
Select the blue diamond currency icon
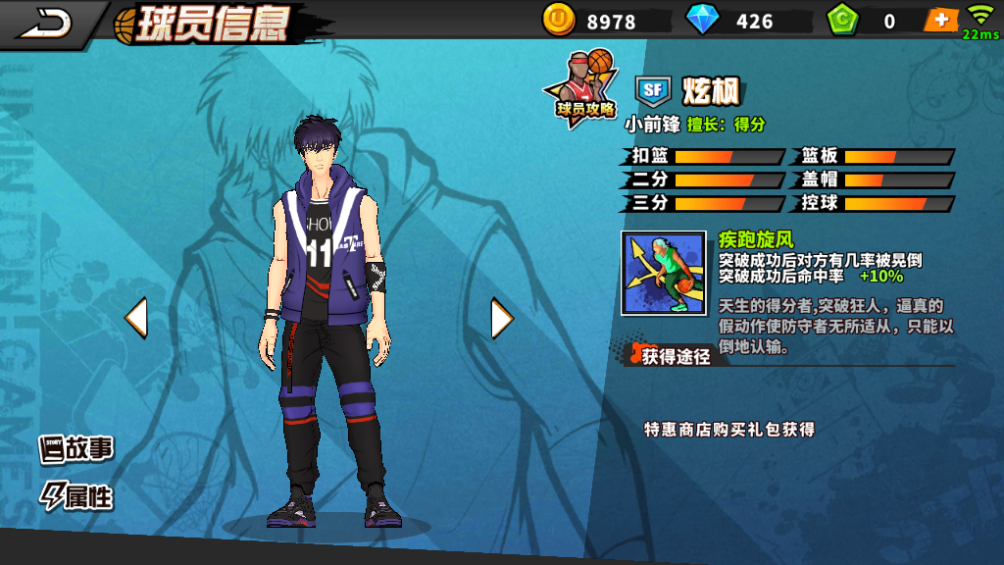[703, 20]
